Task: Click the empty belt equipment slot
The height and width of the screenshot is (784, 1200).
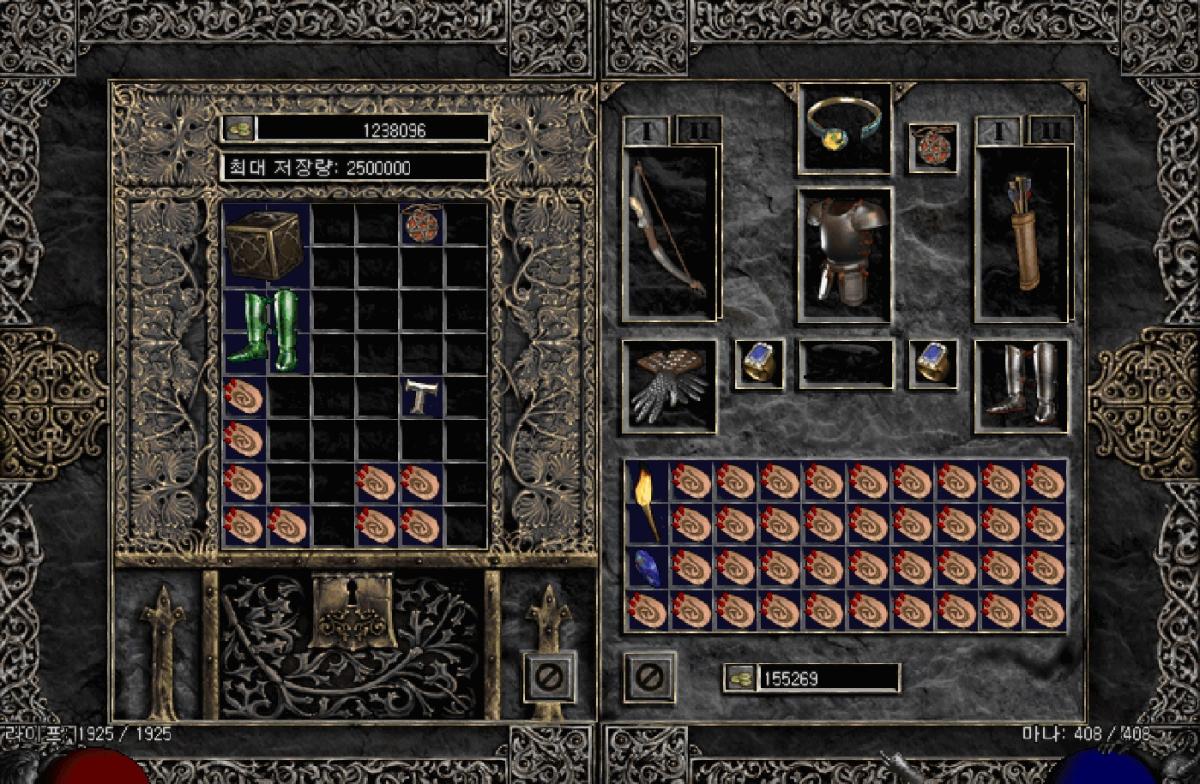Action: [x=845, y=364]
